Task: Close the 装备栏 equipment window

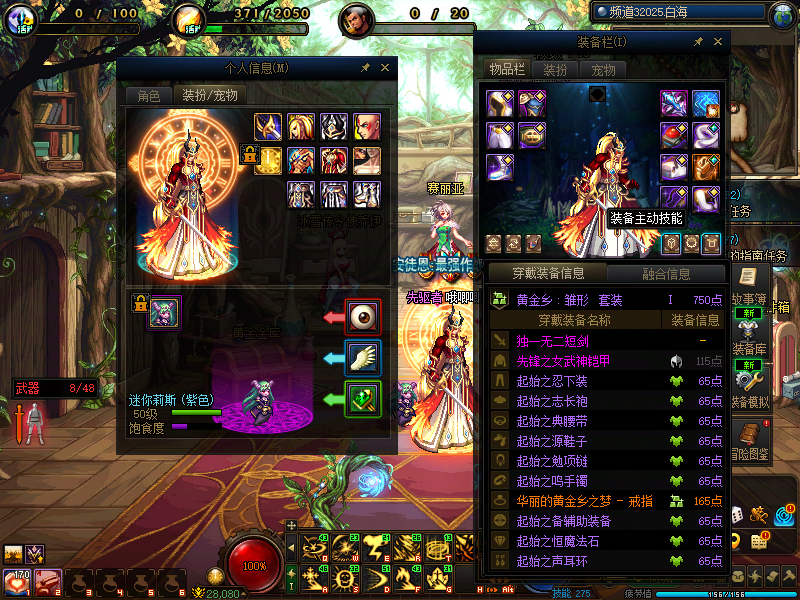Action: tap(719, 42)
